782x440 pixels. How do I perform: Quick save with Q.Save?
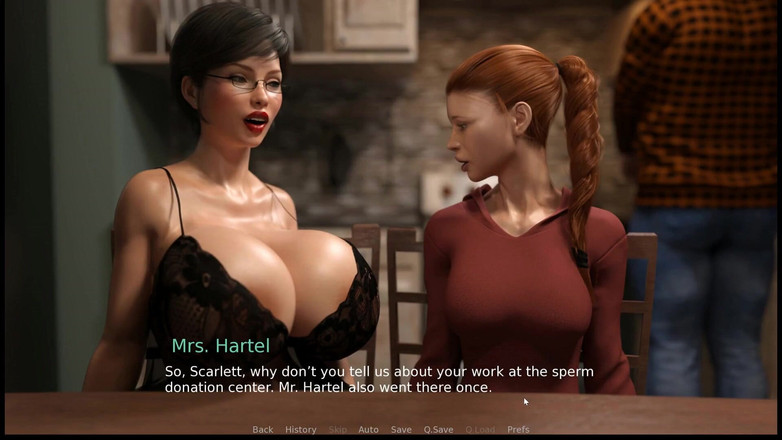pyautogui.click(x=438, y=430)
